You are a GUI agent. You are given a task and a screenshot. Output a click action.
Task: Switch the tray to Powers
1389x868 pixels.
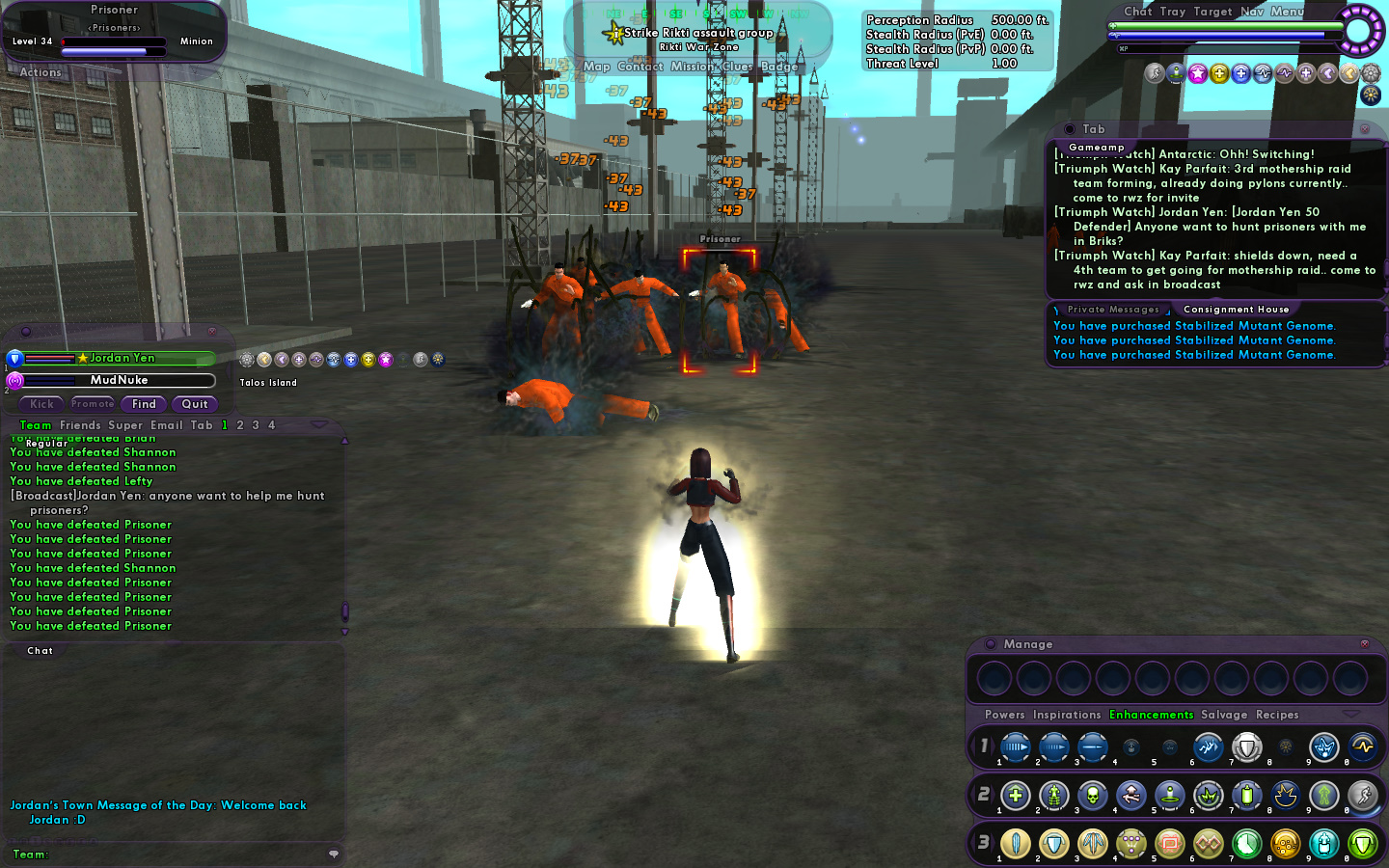1004,715
